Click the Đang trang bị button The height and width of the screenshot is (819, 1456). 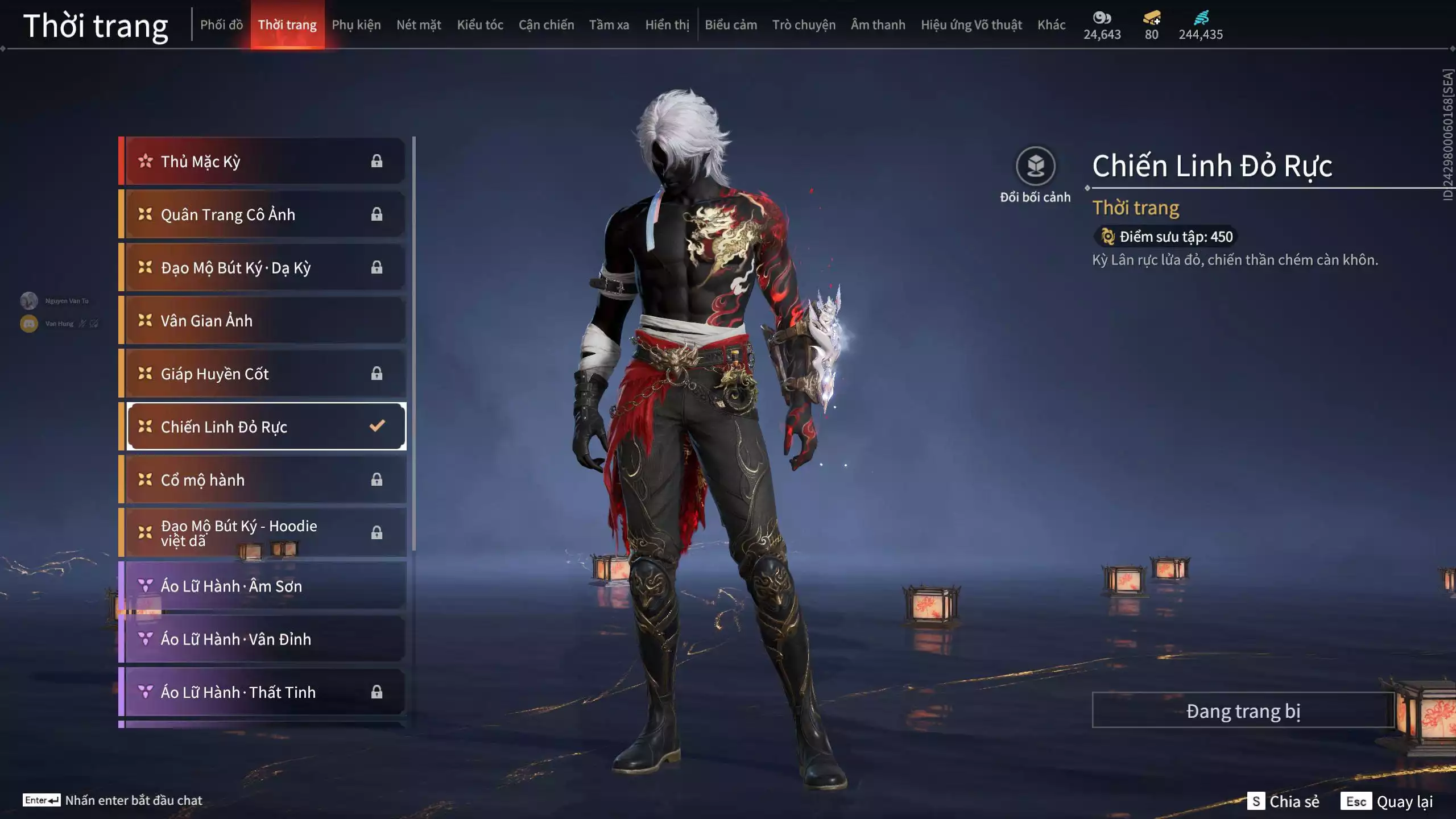pyautogui.click(x=1243, y=711)
